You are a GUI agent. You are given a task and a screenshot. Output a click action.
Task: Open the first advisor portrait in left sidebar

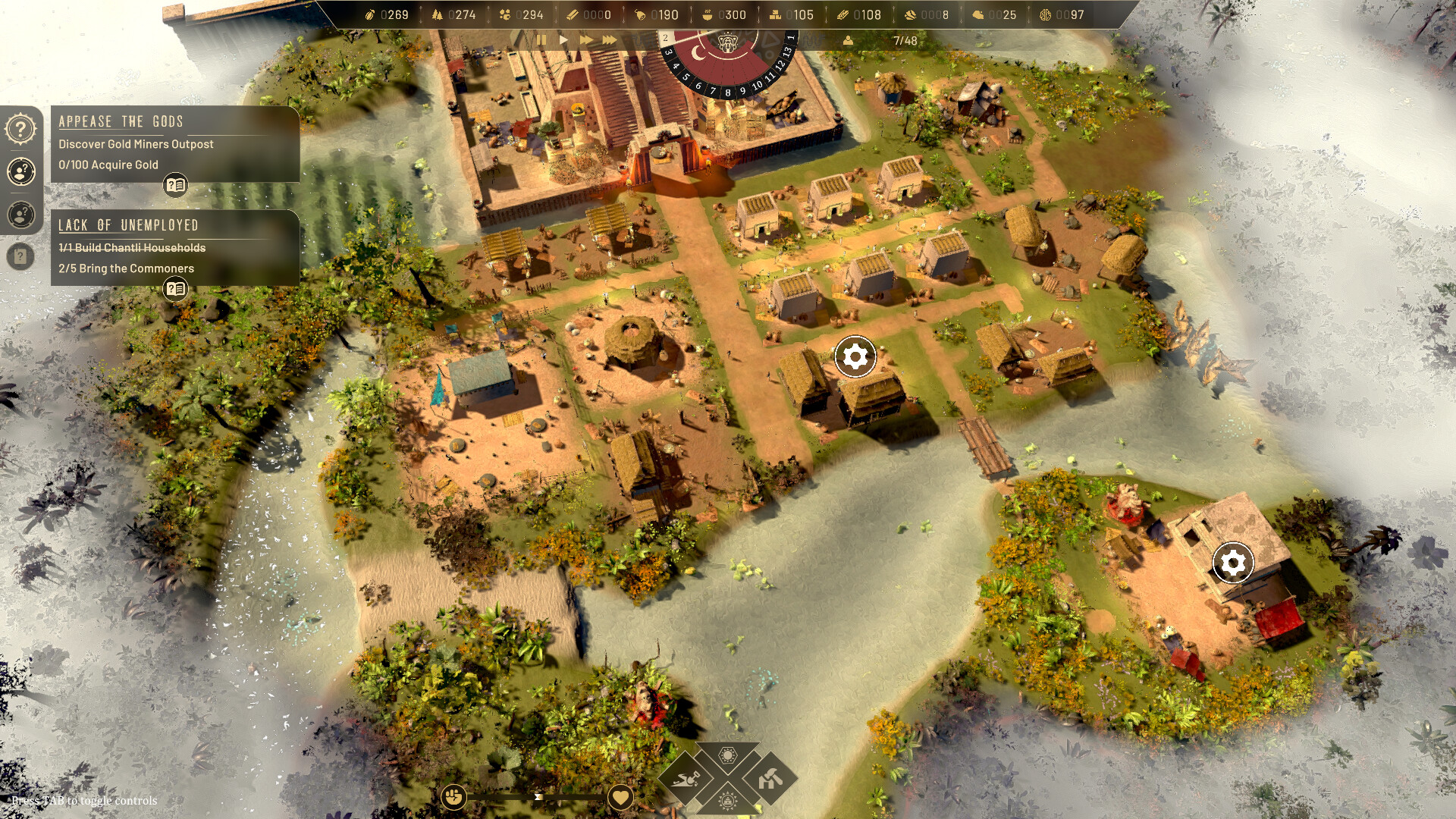coord(20,171)
